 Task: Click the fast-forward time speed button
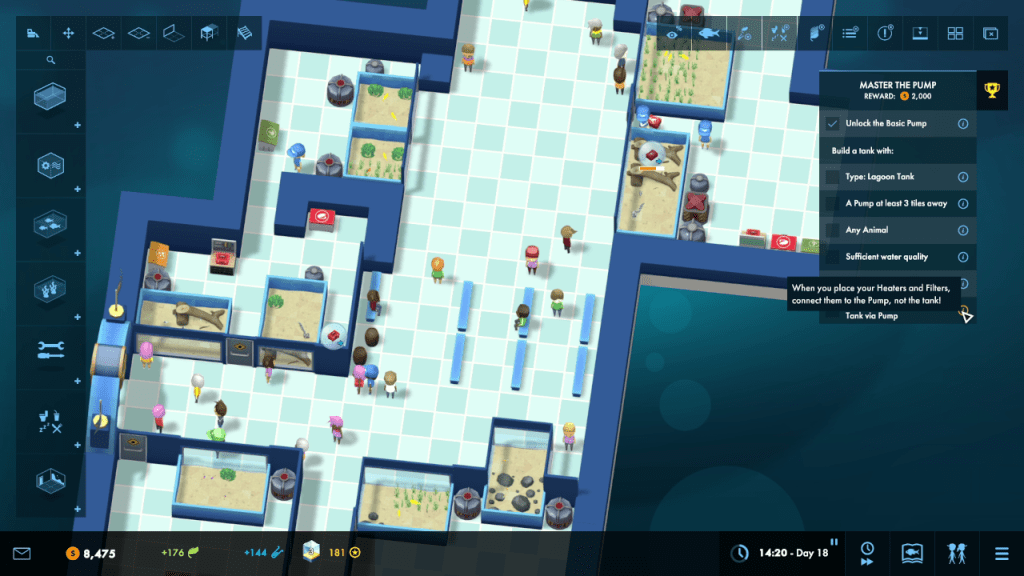tap(867, 552)
